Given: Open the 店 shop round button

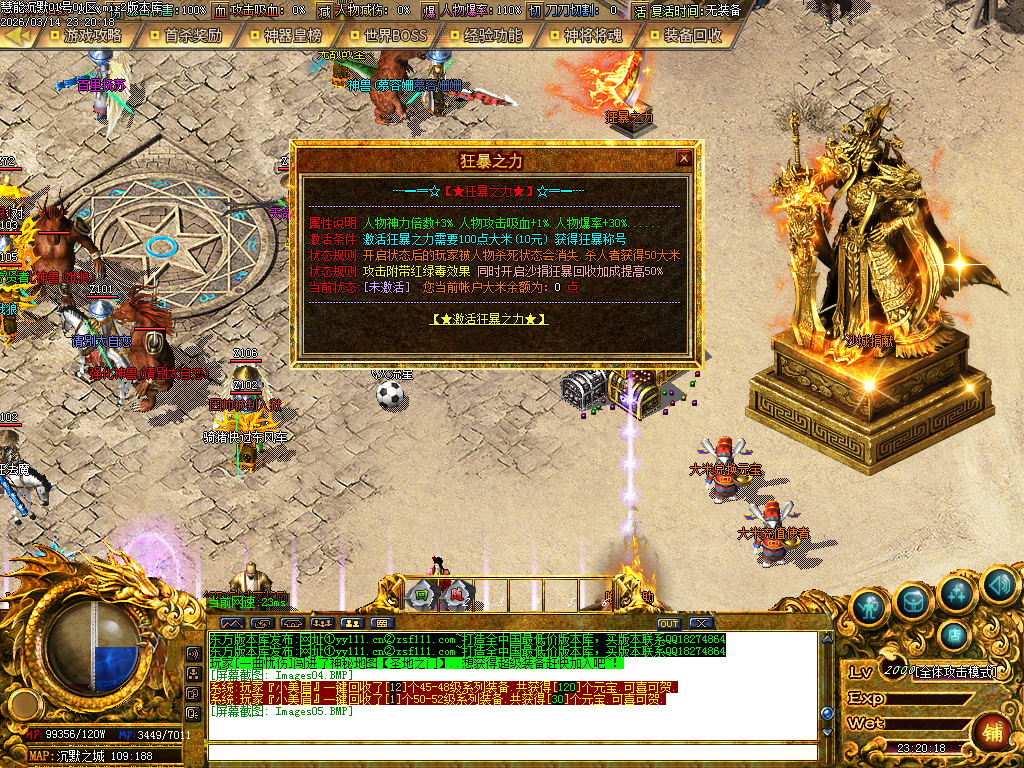Looking at the screenshot, I should click(x=955, y=634).
